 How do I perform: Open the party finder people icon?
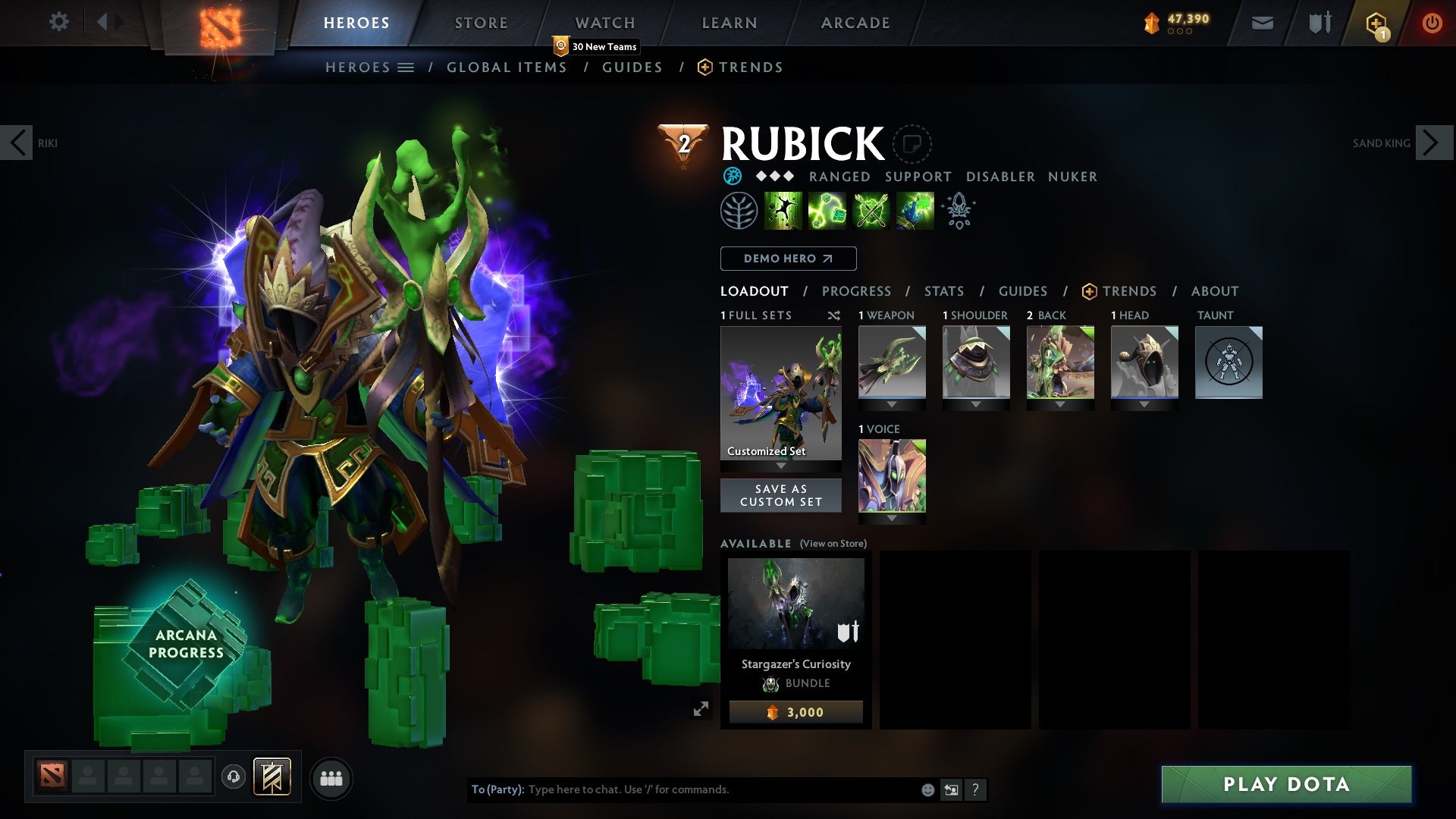coord(331,778)
